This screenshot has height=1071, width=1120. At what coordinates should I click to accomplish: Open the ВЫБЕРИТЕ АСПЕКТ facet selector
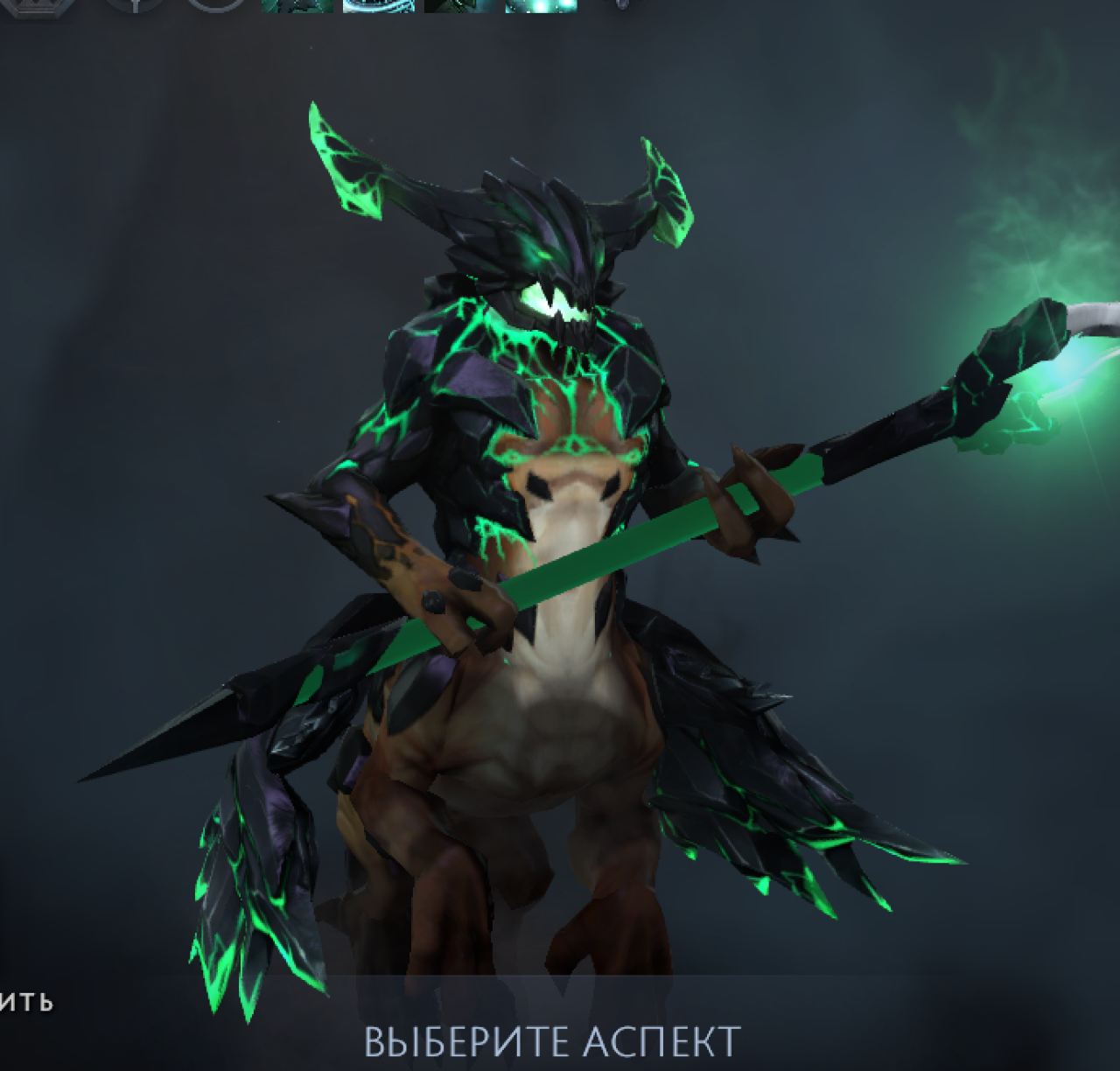coord(552,1041)
